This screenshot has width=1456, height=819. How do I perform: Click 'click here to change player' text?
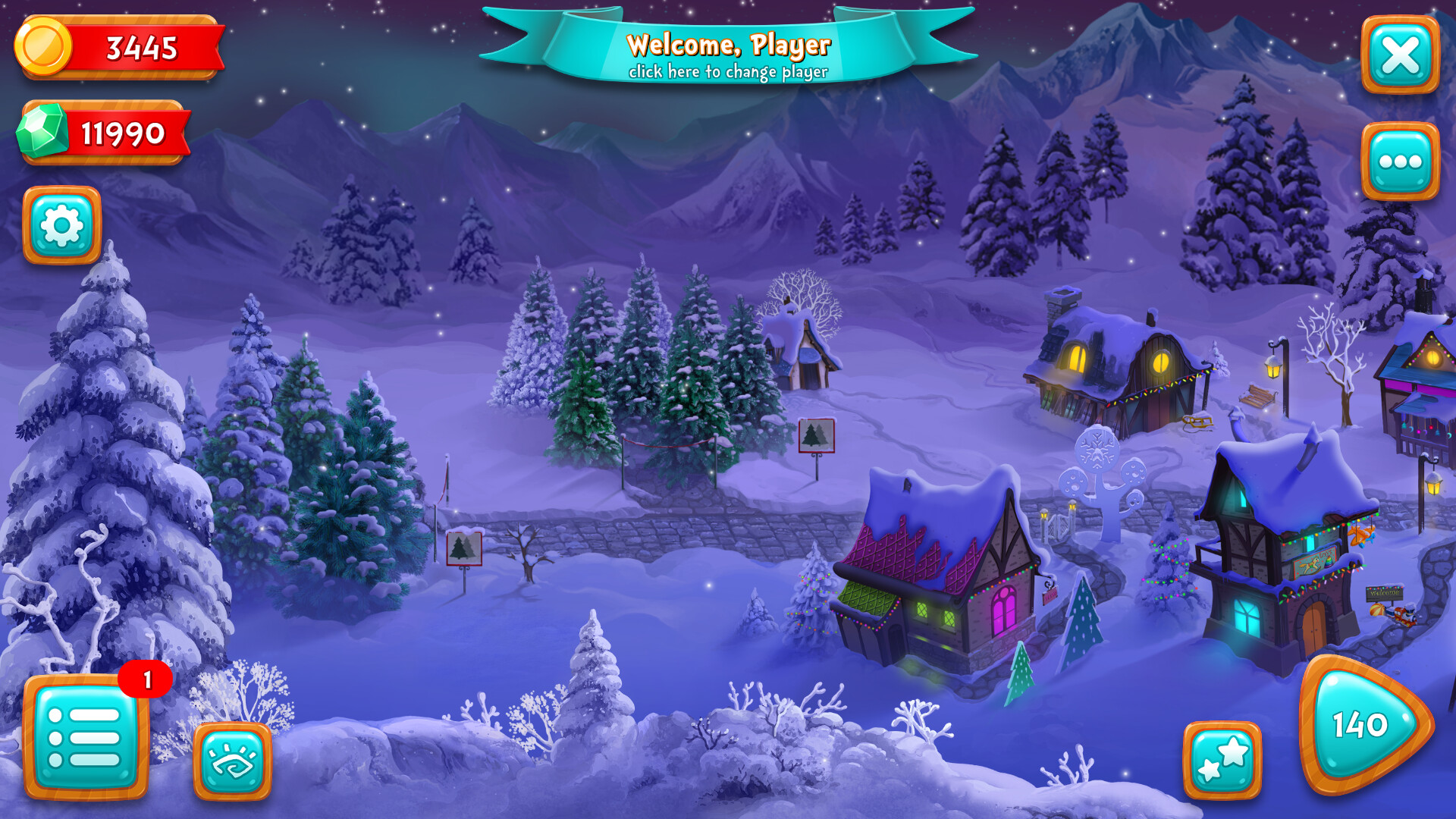coord(729,74)
